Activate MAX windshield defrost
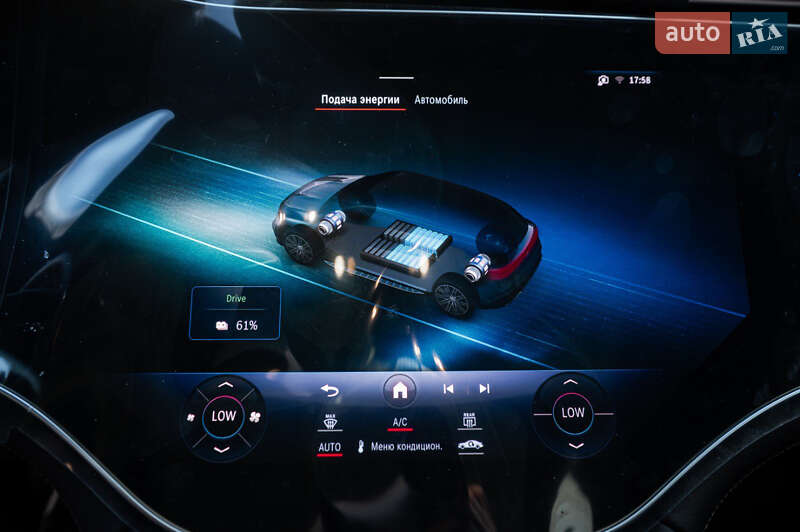 pos(330,421)
